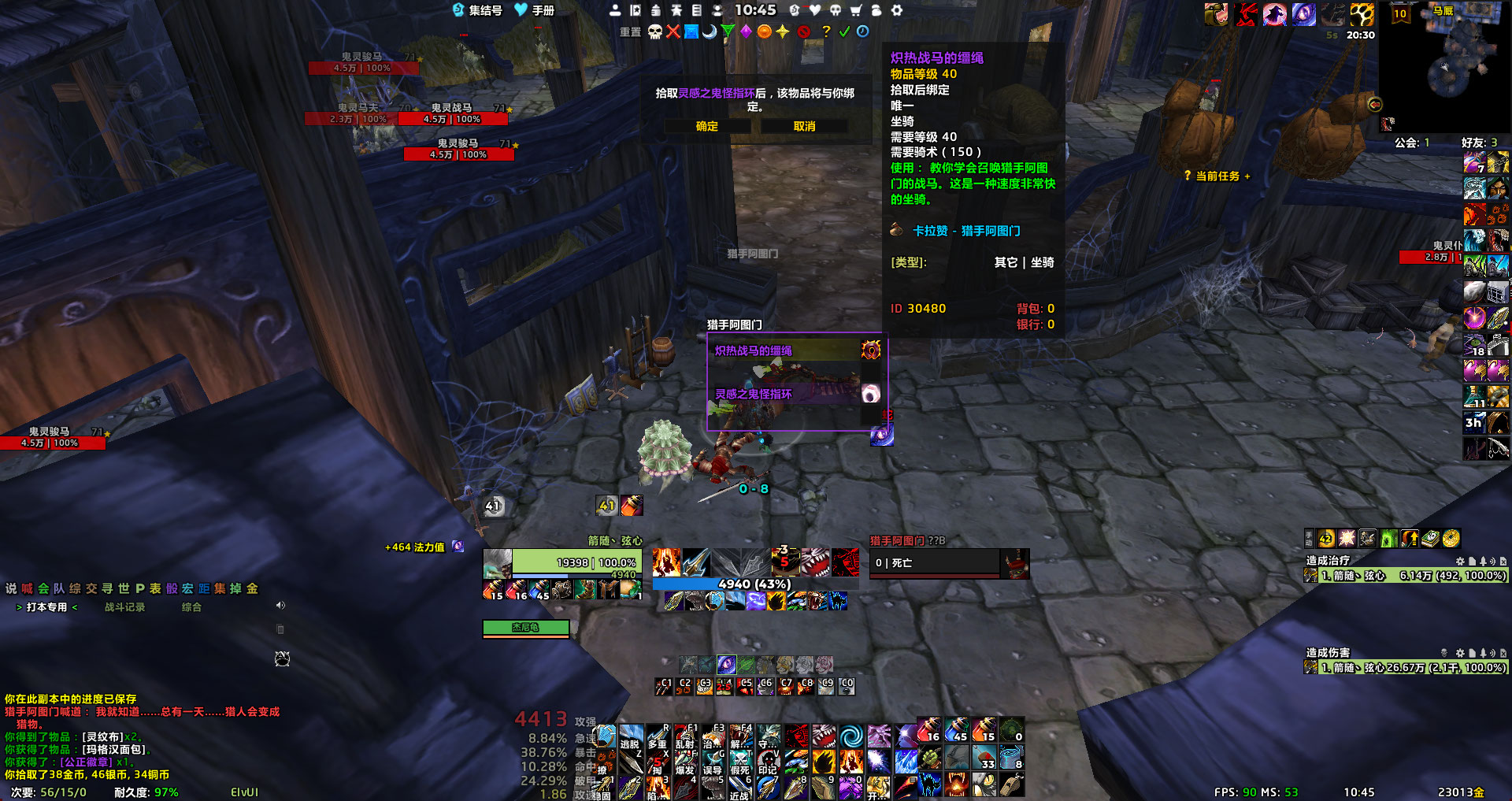Cancel the loot bind prompt with 取消

tap(804, 127)
